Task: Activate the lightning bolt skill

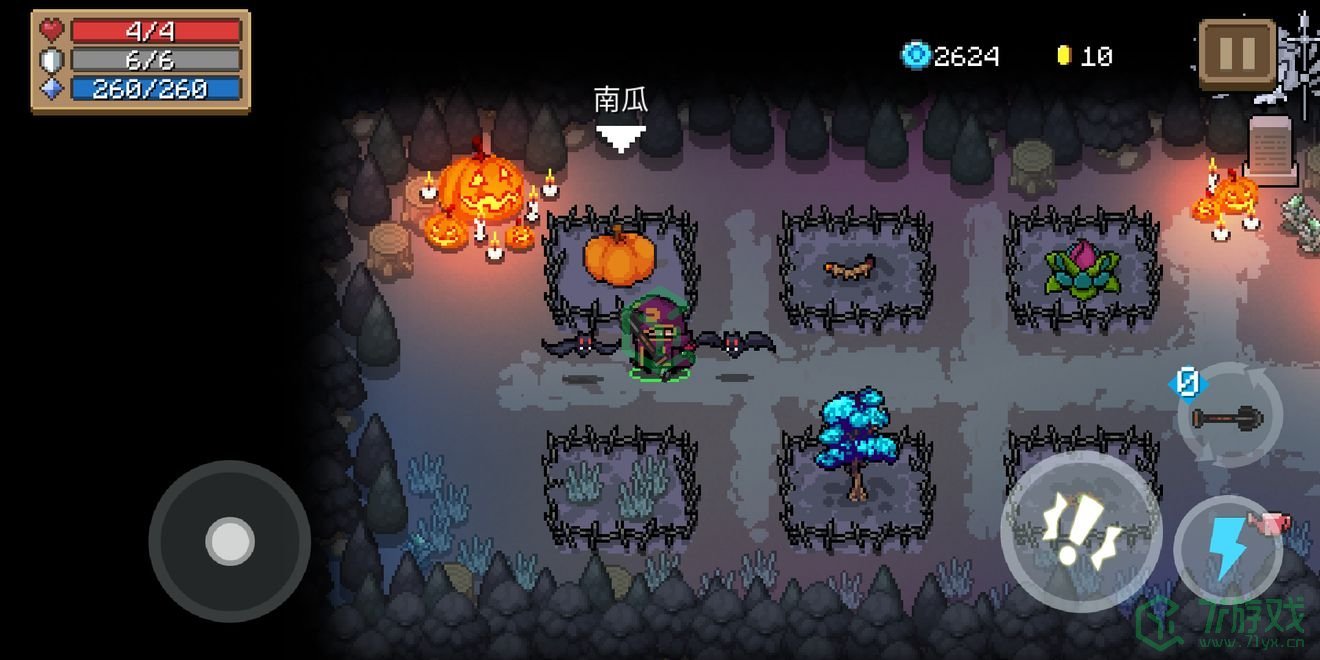Action: [x=1227, y=549]
